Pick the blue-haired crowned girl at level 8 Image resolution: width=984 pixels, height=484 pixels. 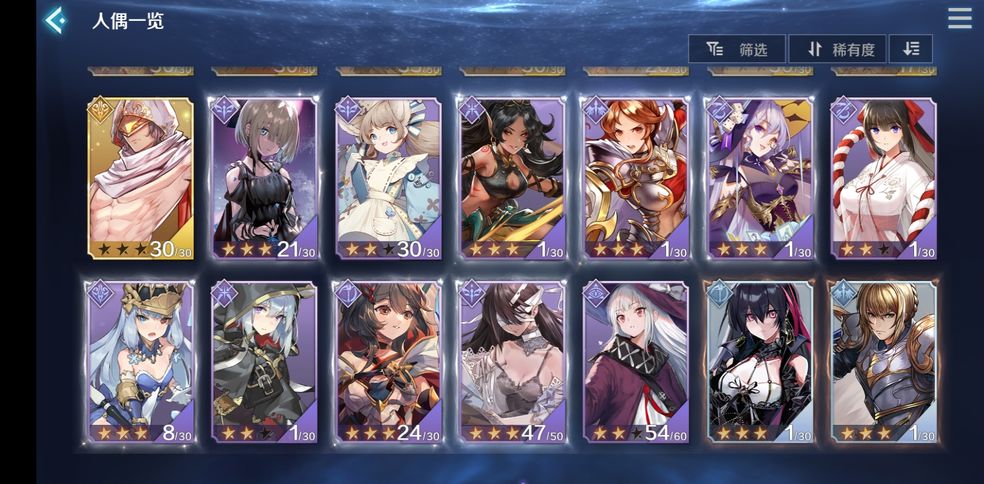pyautogui.click(x=141, y=362)
